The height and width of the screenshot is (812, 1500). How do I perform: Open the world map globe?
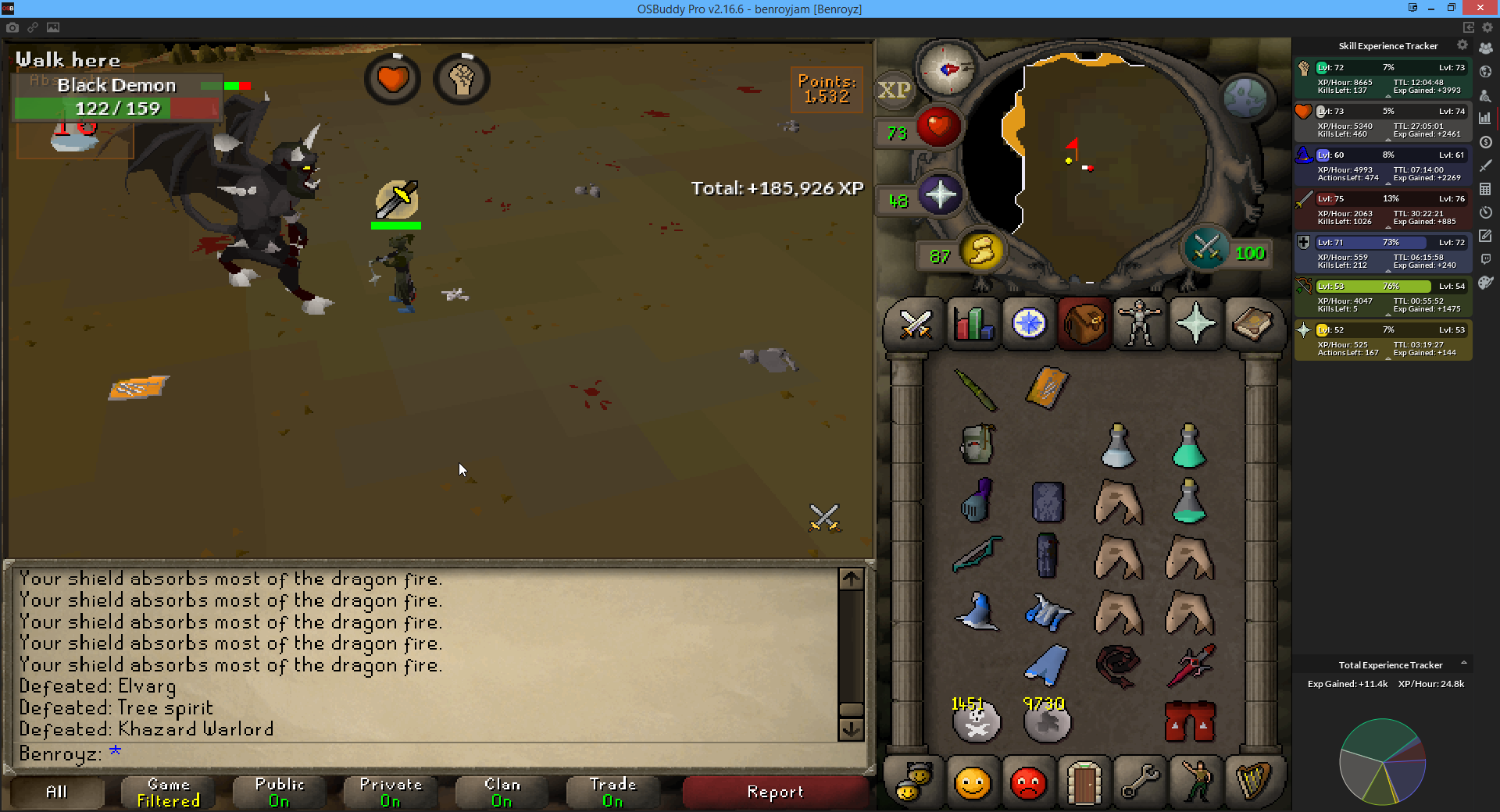[1244, 97]
